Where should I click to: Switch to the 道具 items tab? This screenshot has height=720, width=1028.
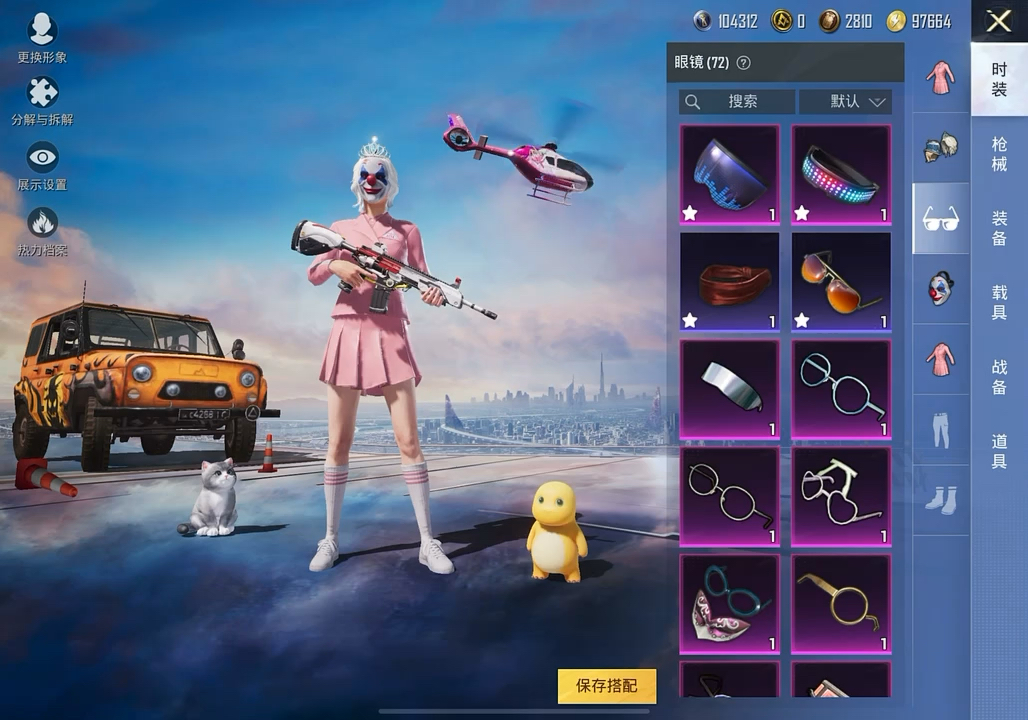[999, 451]
